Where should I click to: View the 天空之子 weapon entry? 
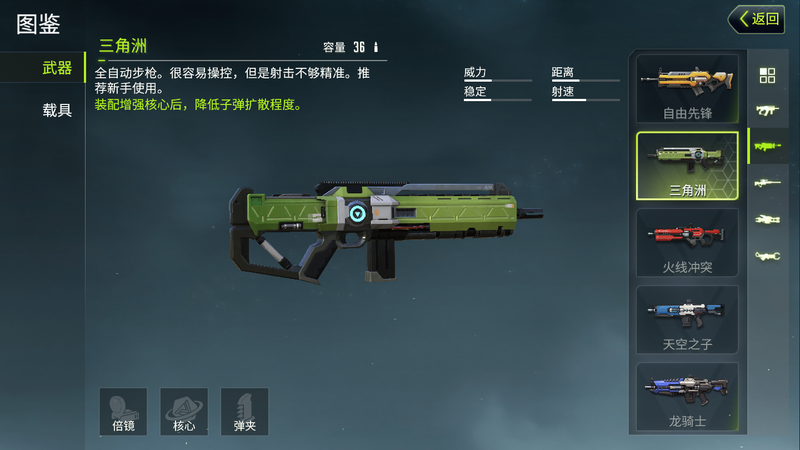click(x=687, y=320)
